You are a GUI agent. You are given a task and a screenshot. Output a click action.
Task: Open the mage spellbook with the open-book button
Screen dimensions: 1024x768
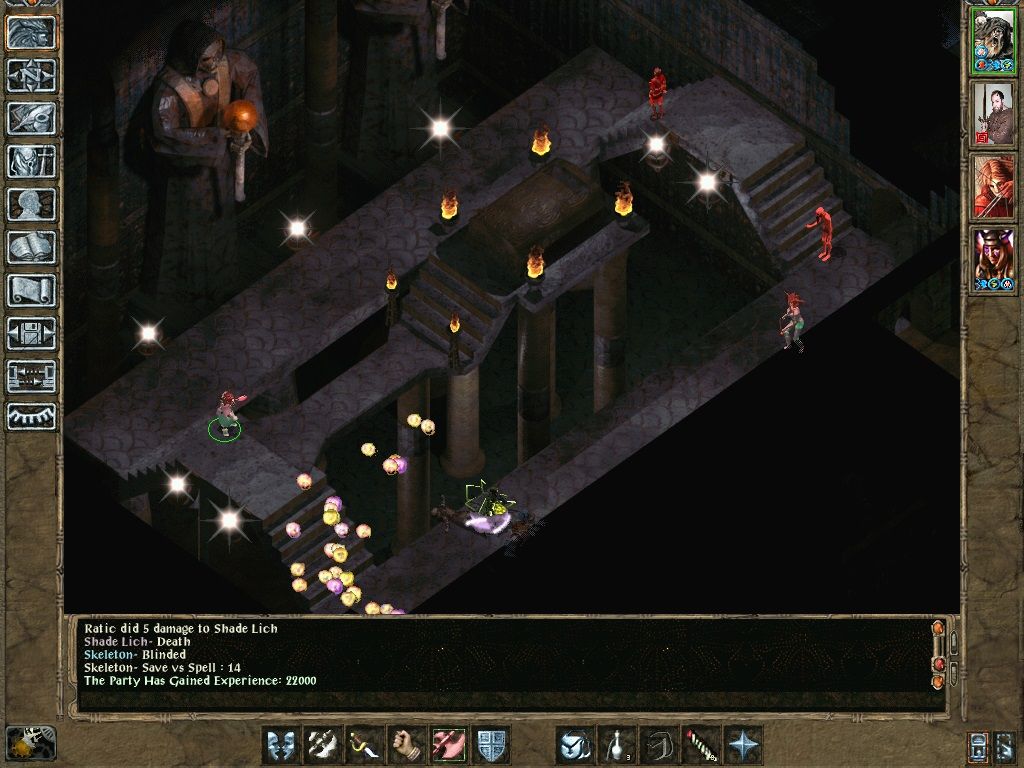31,247
